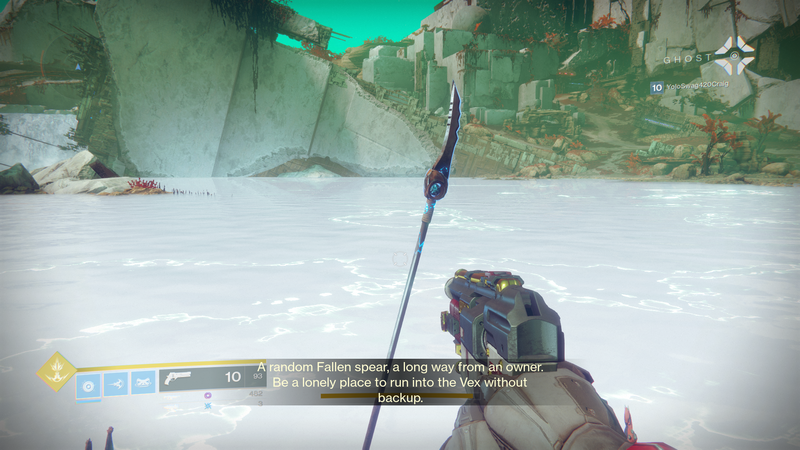This screenshot has width=800, height=450.
Task: Open the Ghost icon
Action: click(x=737, y=57)
